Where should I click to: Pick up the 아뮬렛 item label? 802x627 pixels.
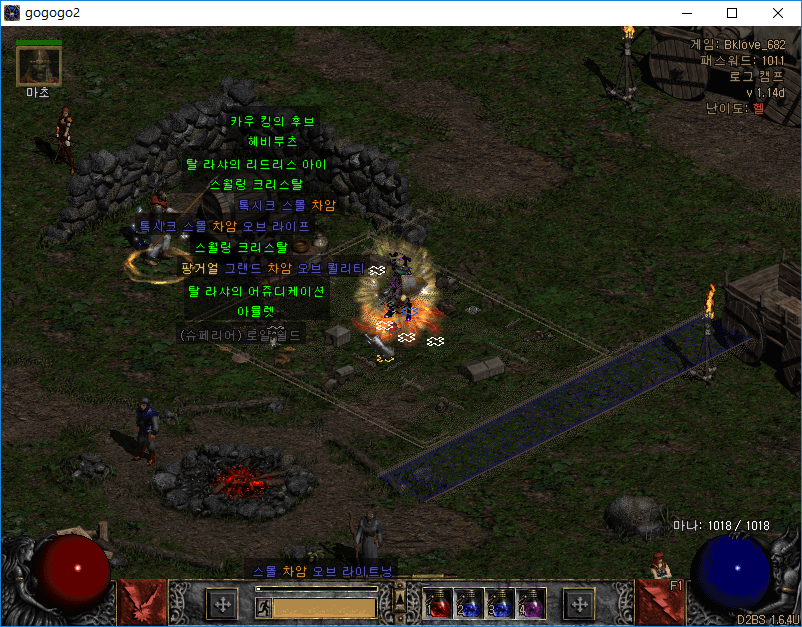tap(255, 312)
